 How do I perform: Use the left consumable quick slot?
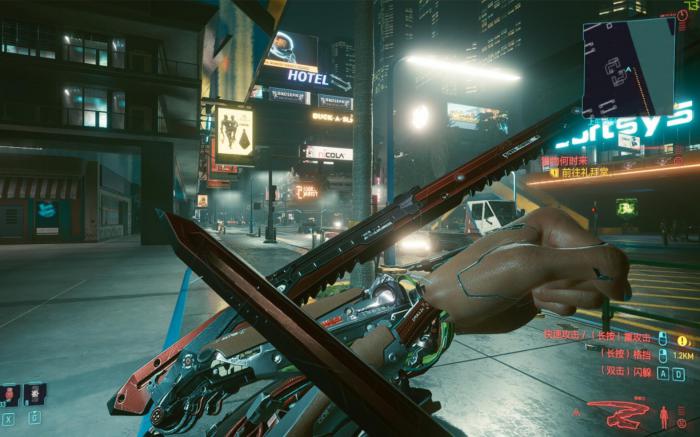tap(10, 394)
